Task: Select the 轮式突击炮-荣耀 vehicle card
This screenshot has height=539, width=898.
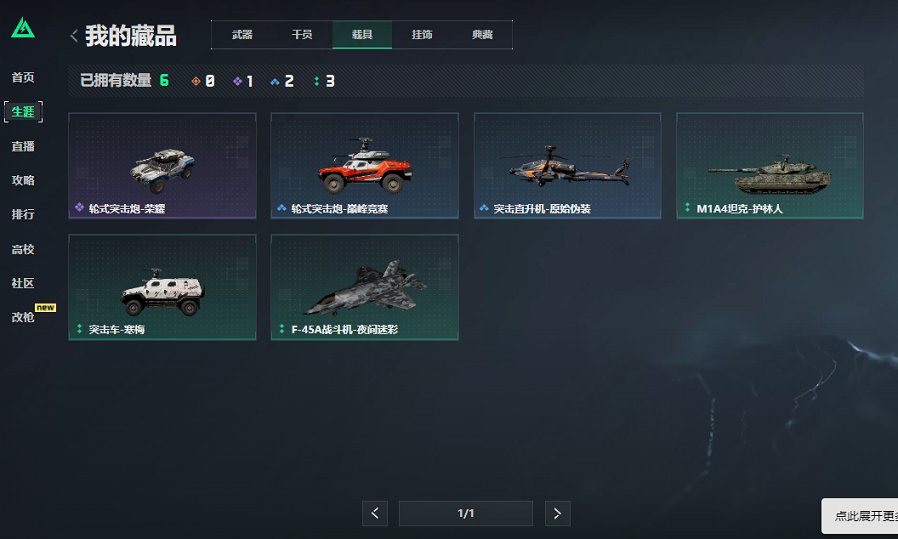Action: 162,165
